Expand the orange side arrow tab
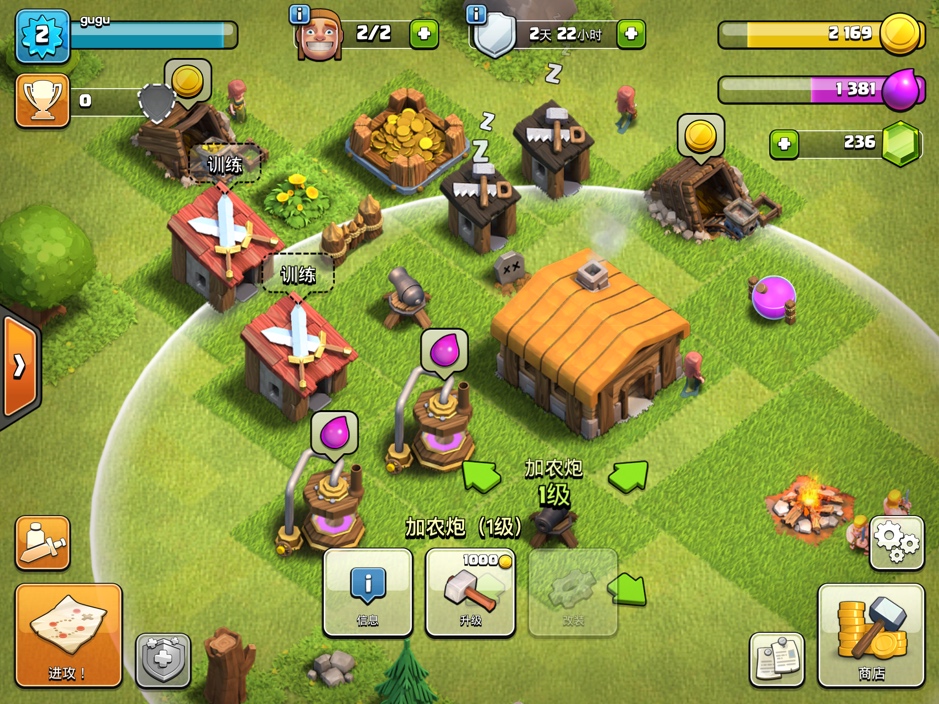Viewport: 939px width, 704px height. (x=19, y=366)
